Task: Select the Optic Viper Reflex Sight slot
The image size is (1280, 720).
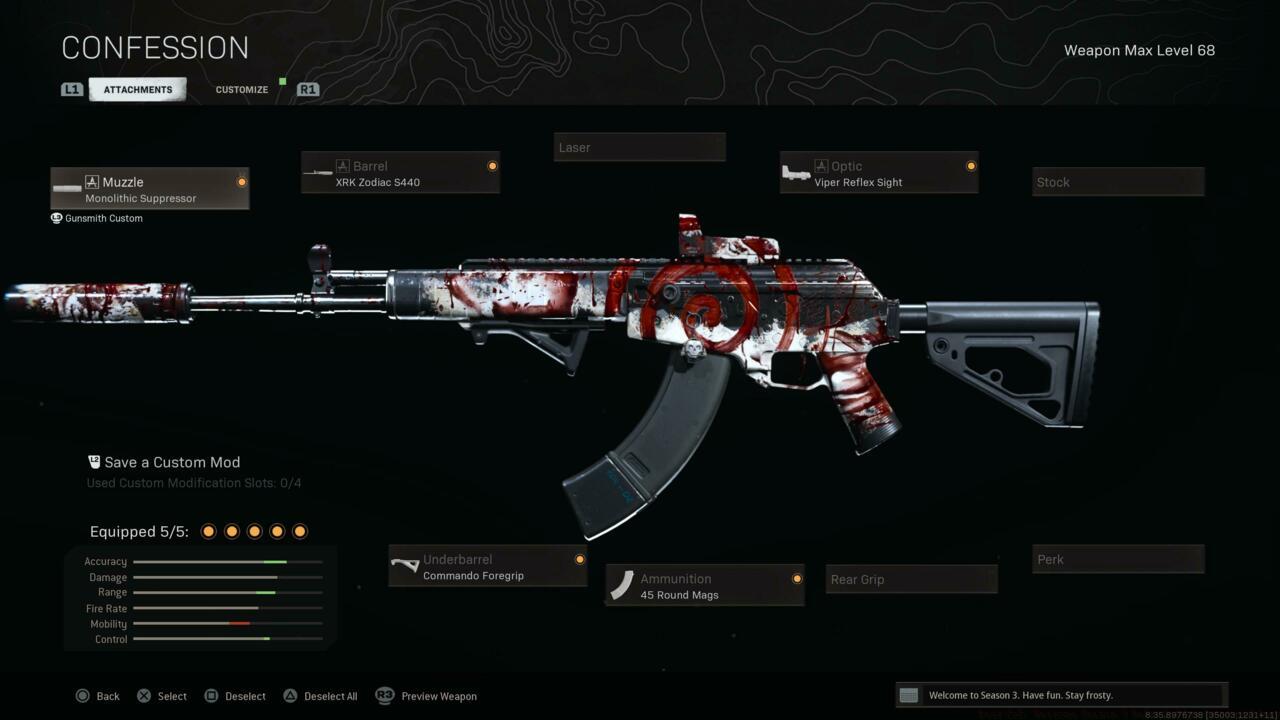Action: point(878,173)
